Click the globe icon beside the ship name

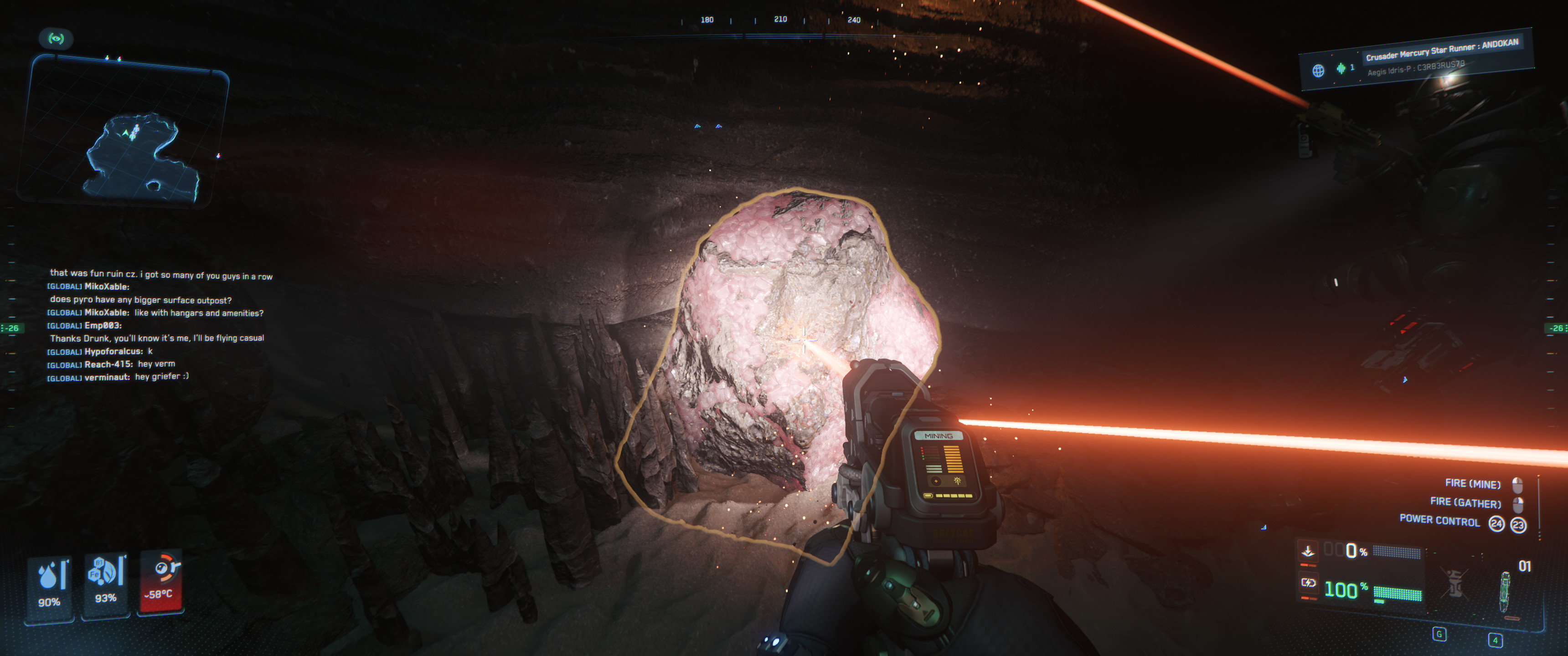[1318, 71]
